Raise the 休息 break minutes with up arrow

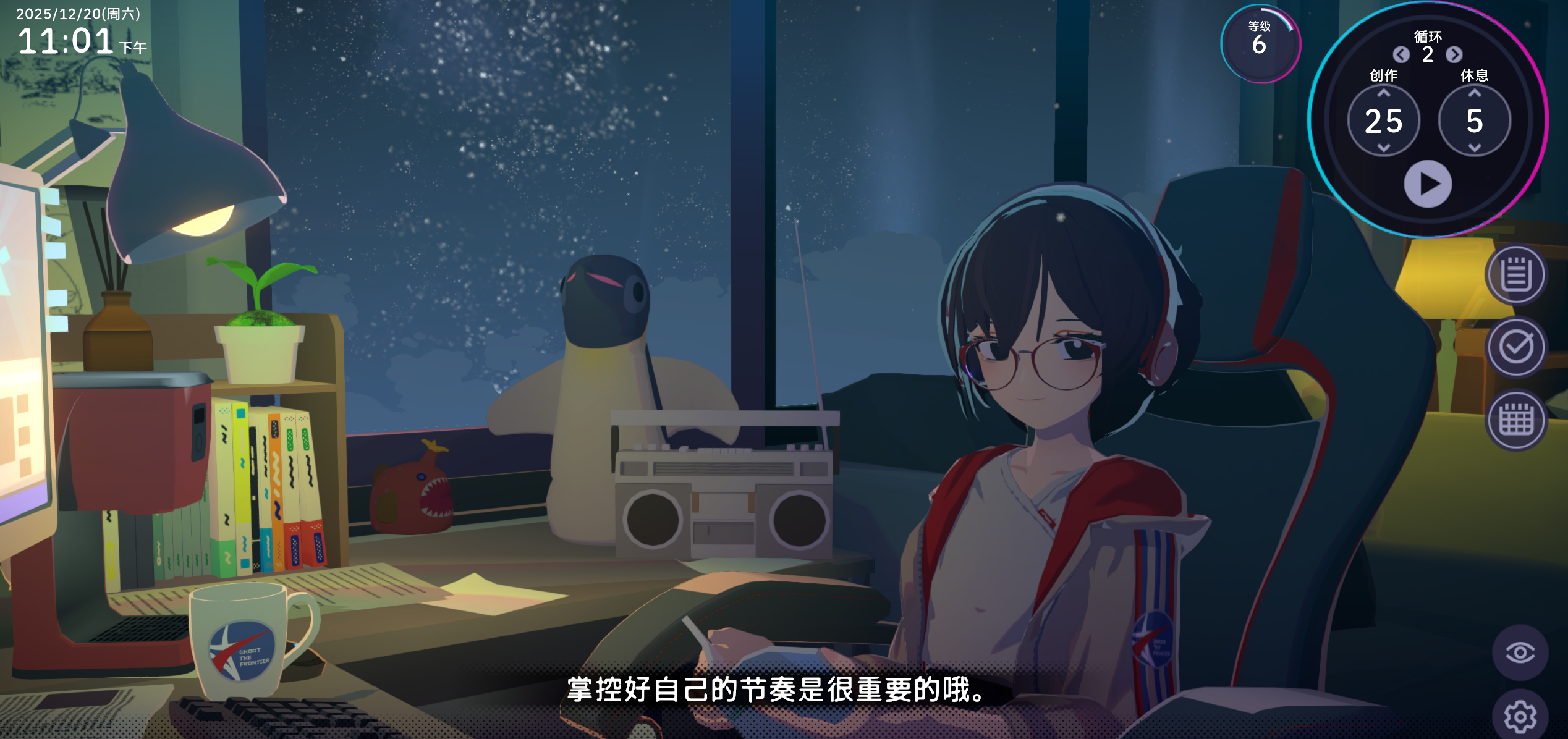click(1475, 93)
